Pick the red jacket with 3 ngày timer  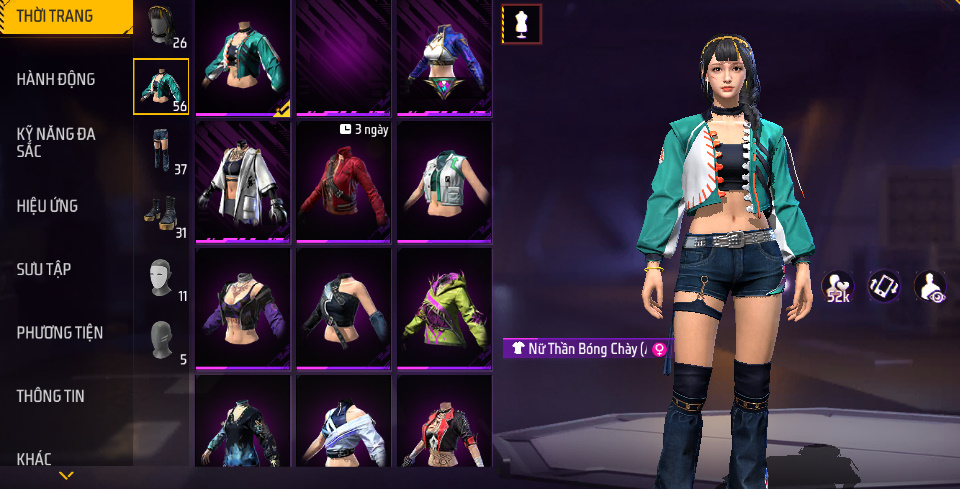[343, 182]
